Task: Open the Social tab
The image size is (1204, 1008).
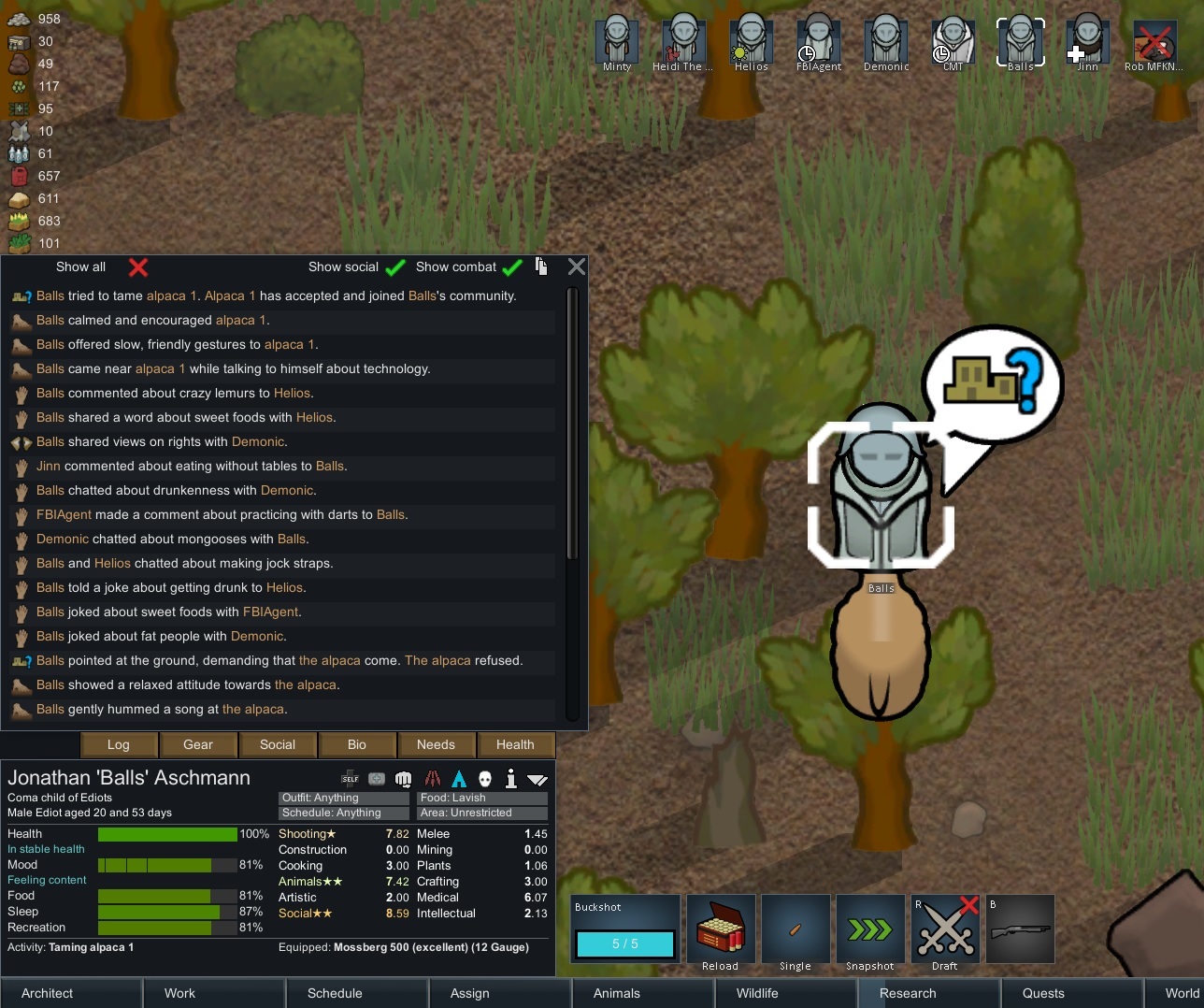Action: pyautogui.click(x=278, y=744)
